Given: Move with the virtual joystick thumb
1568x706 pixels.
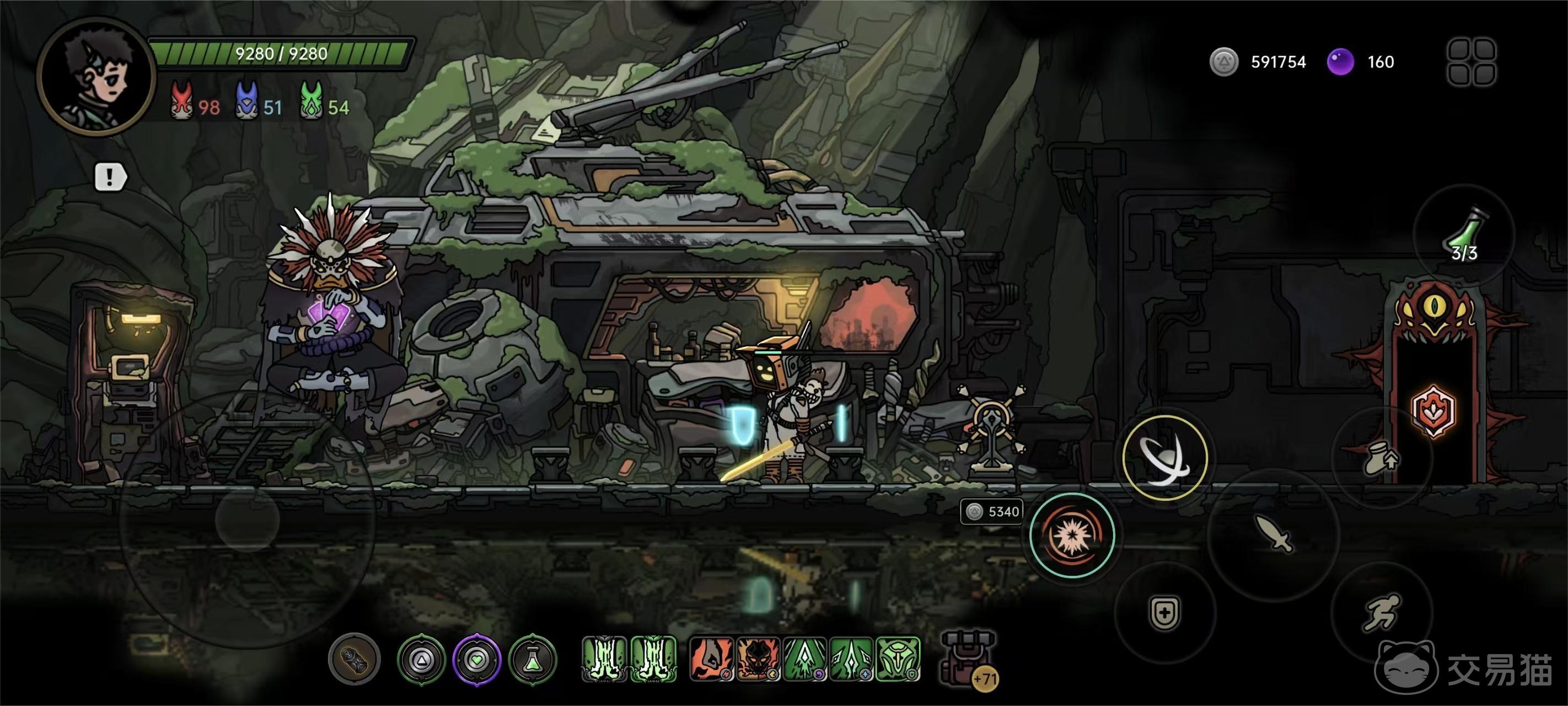Looking at the screenshot, I should (x=247, y=520).
